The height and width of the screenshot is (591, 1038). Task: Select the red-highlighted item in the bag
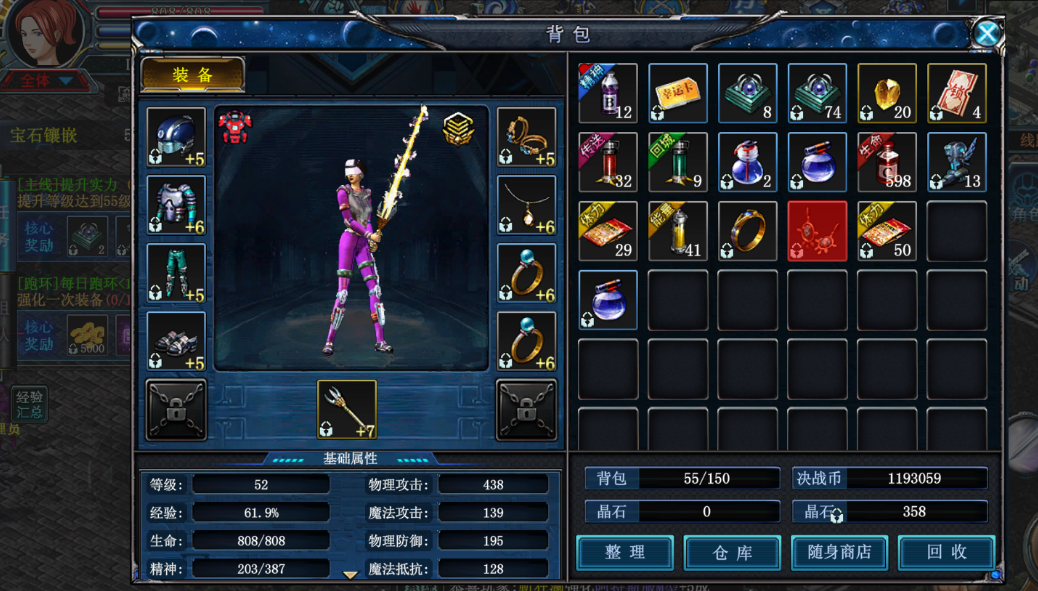(x=817, y=230)
